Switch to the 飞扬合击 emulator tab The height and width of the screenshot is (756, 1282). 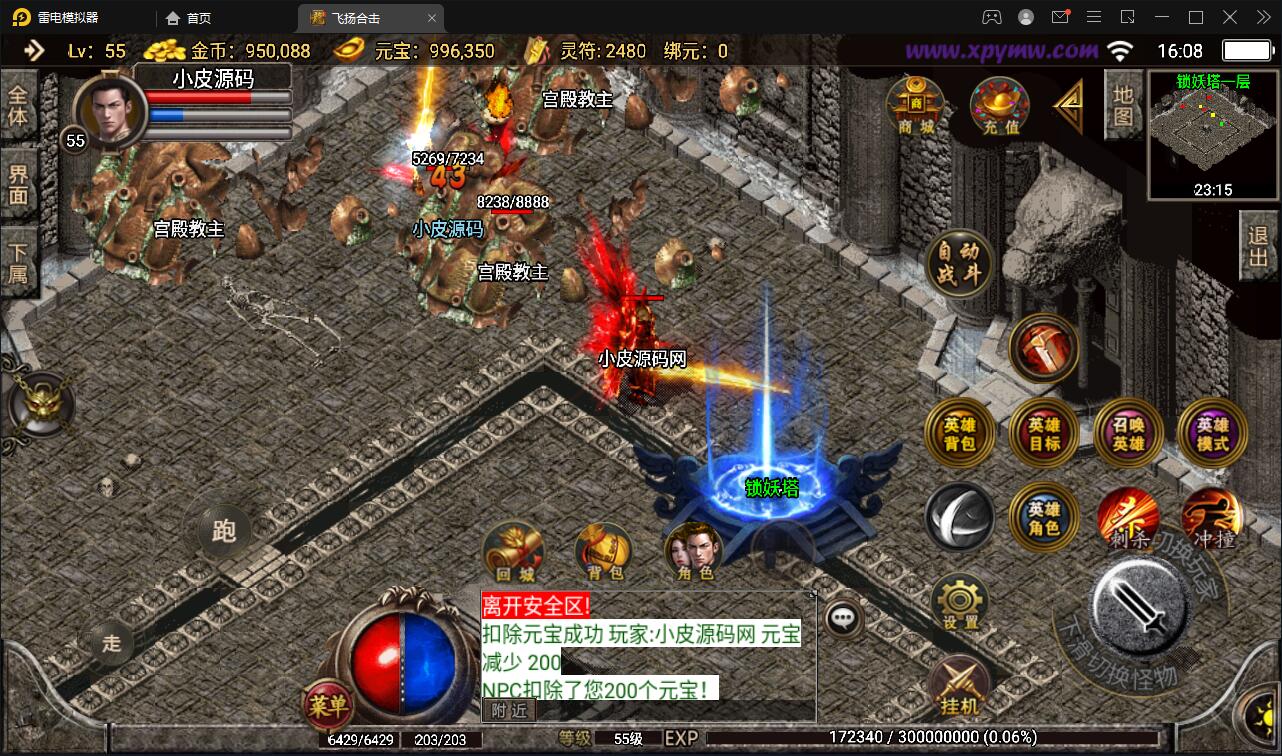[x=357, y=17]
